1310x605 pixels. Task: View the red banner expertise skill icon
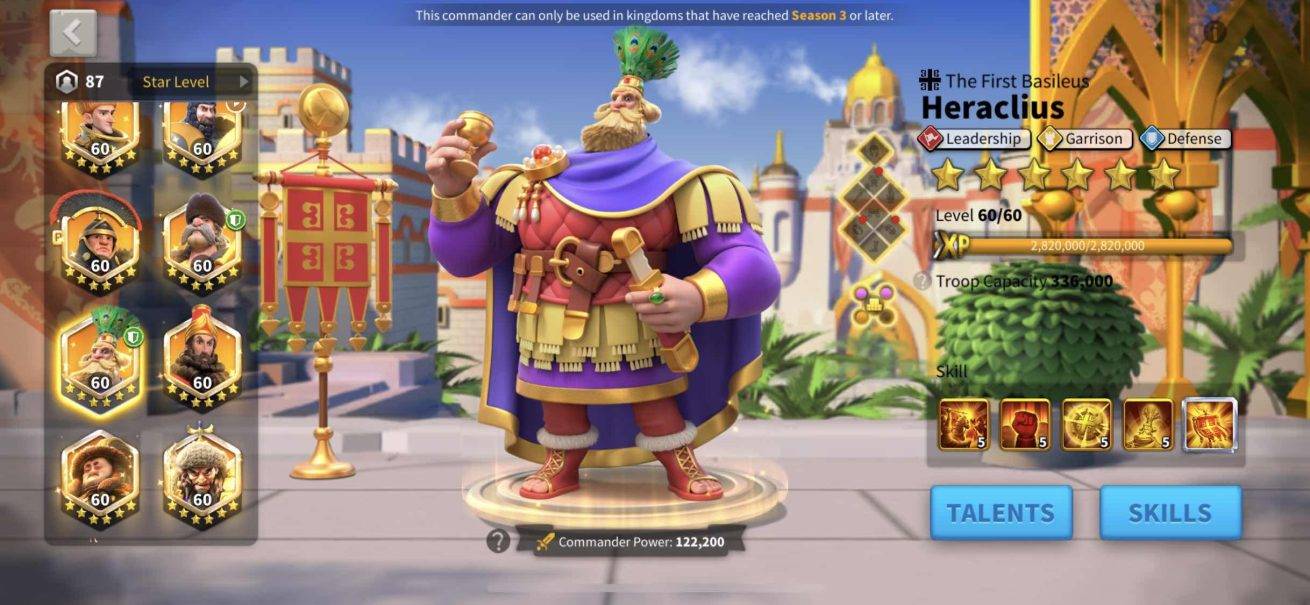click(x=1210, y=424)
